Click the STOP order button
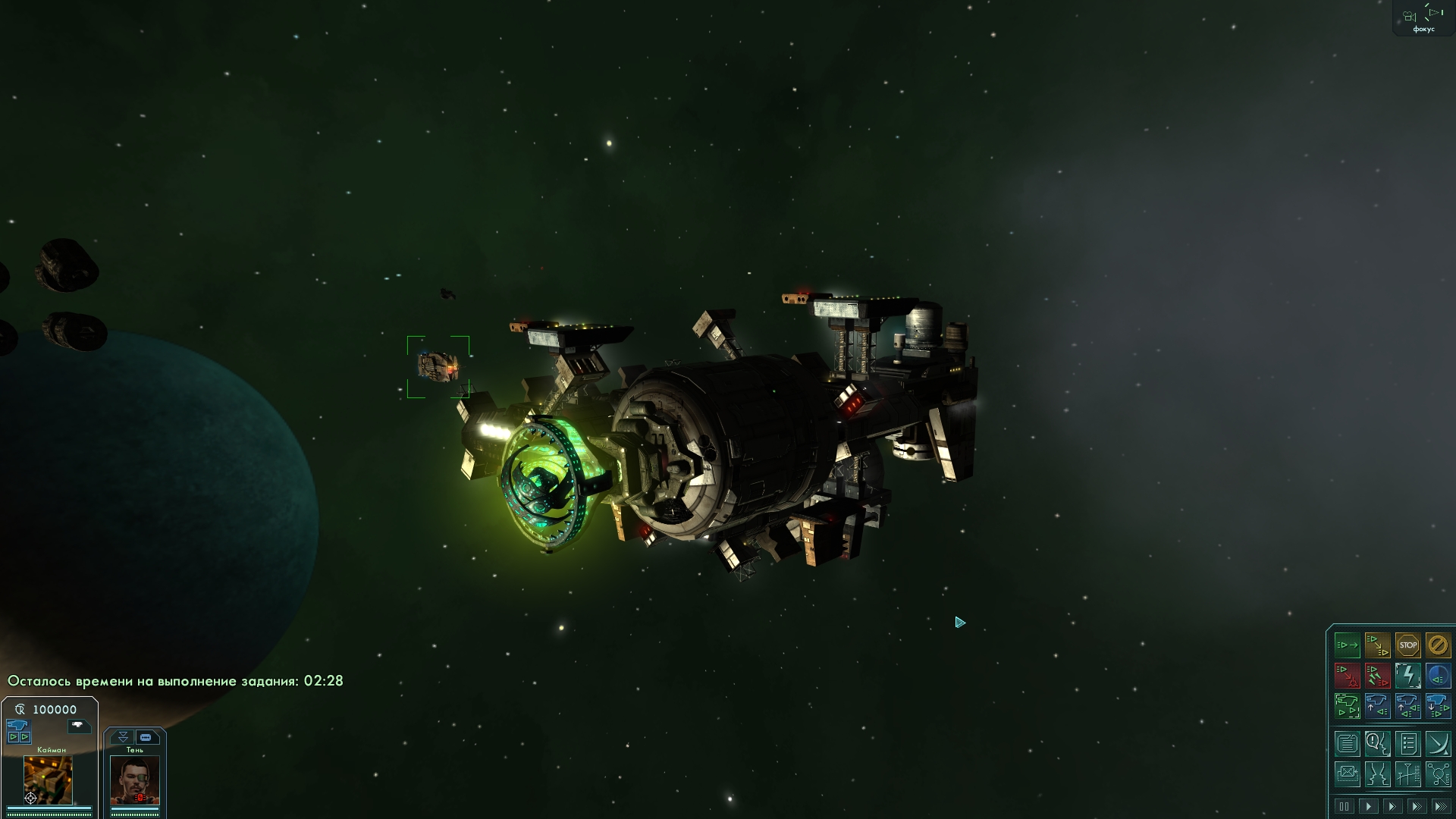 pyautogui.click(x=1407, y=645)
